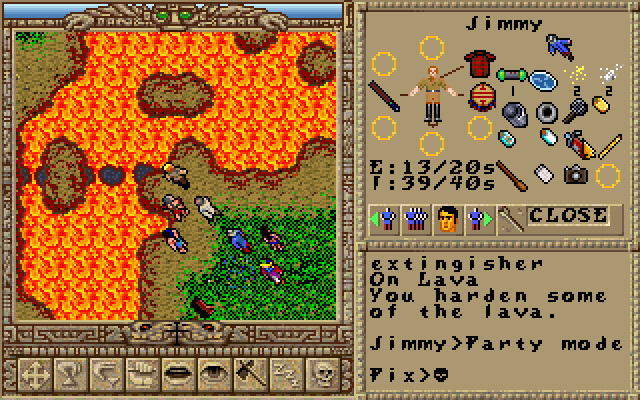The height and width of the screenshot is (400, 640).
Task: Select the rifle in Jimmy's hand slot
Action: [383, 97]
